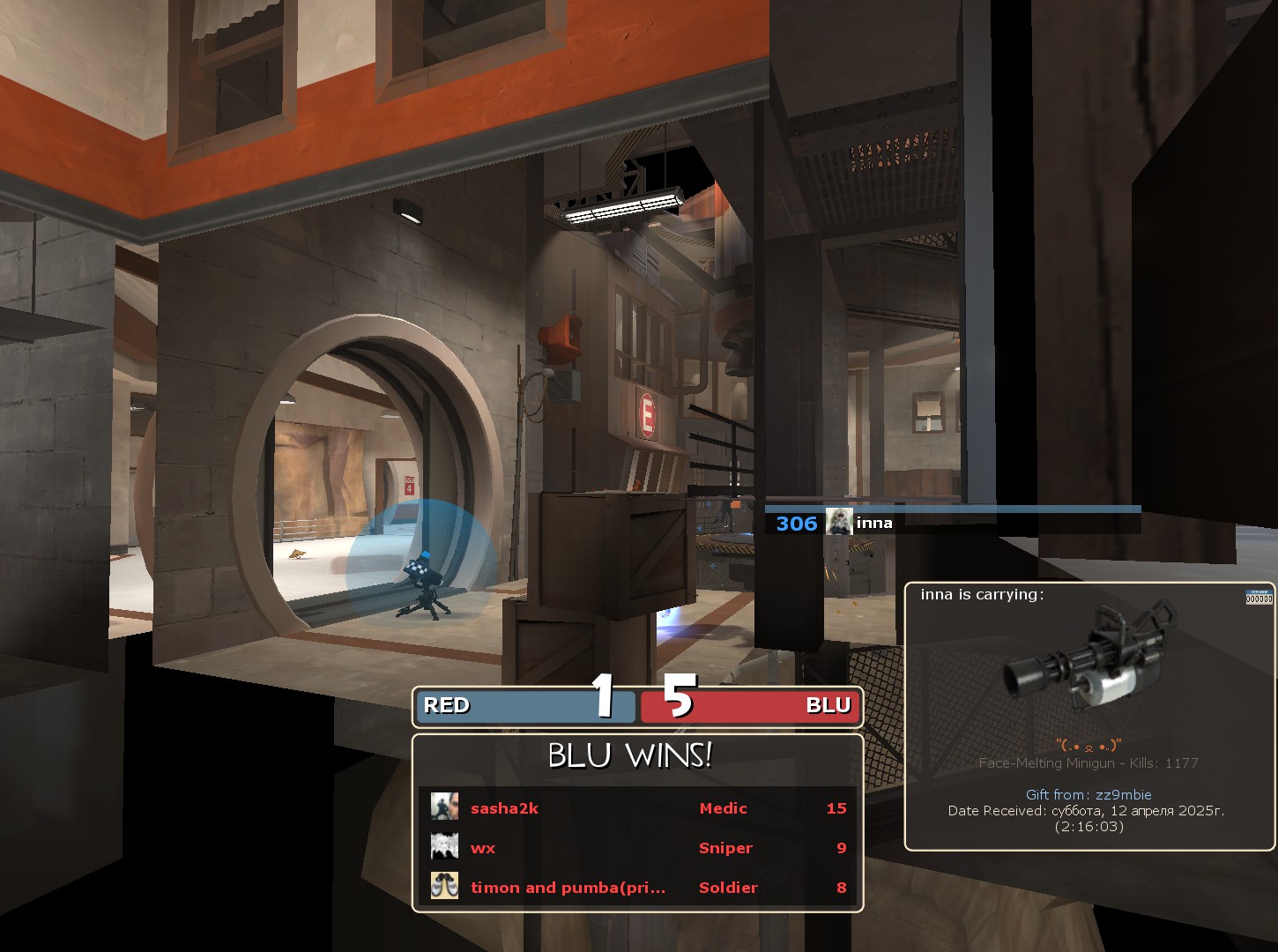Open the Gift from zz9mbie line
The image size is (1278, 952).
pyautogui.click(x=1089, y=794)
